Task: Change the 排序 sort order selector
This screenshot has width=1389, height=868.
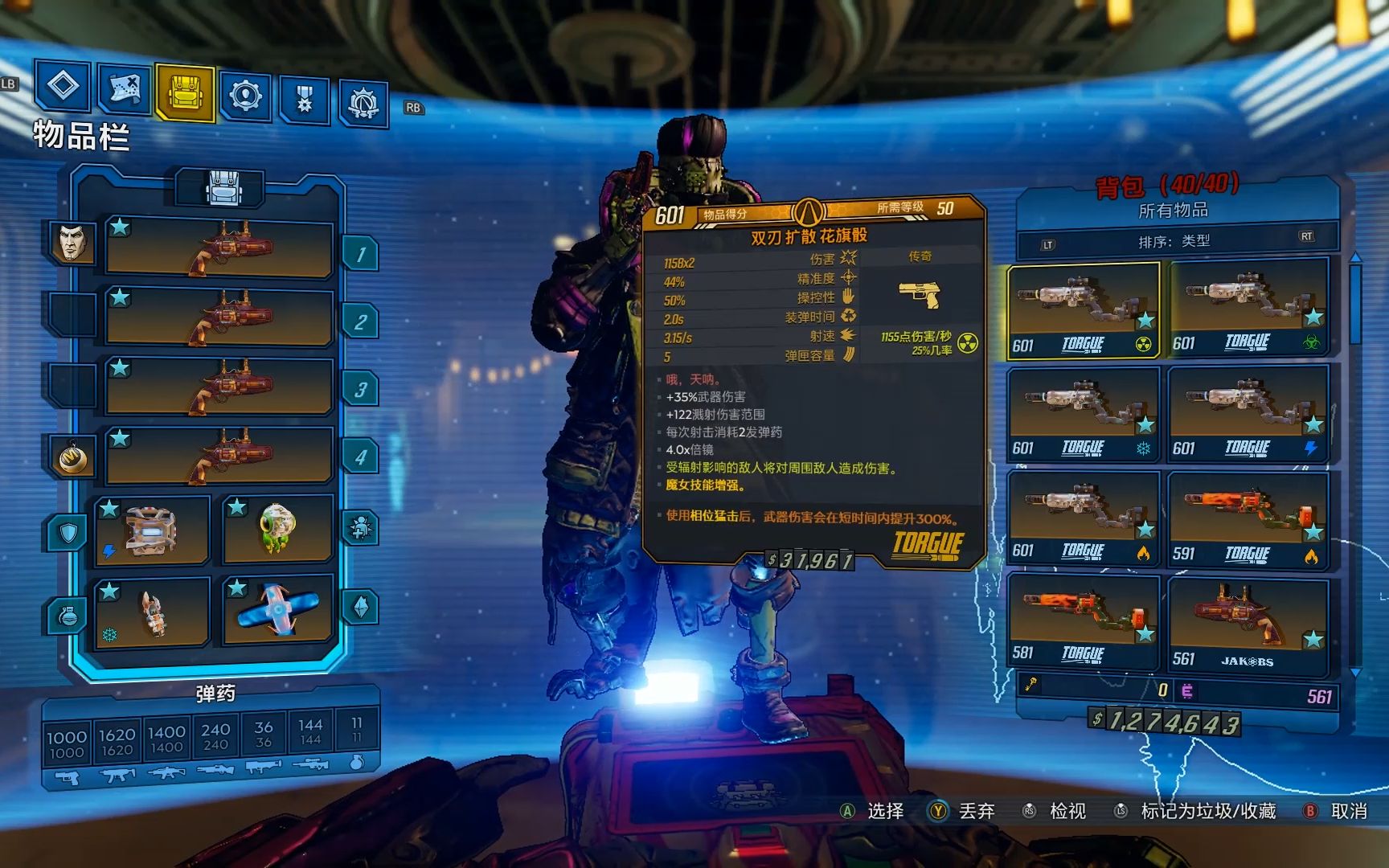Action: (1174, 240)
